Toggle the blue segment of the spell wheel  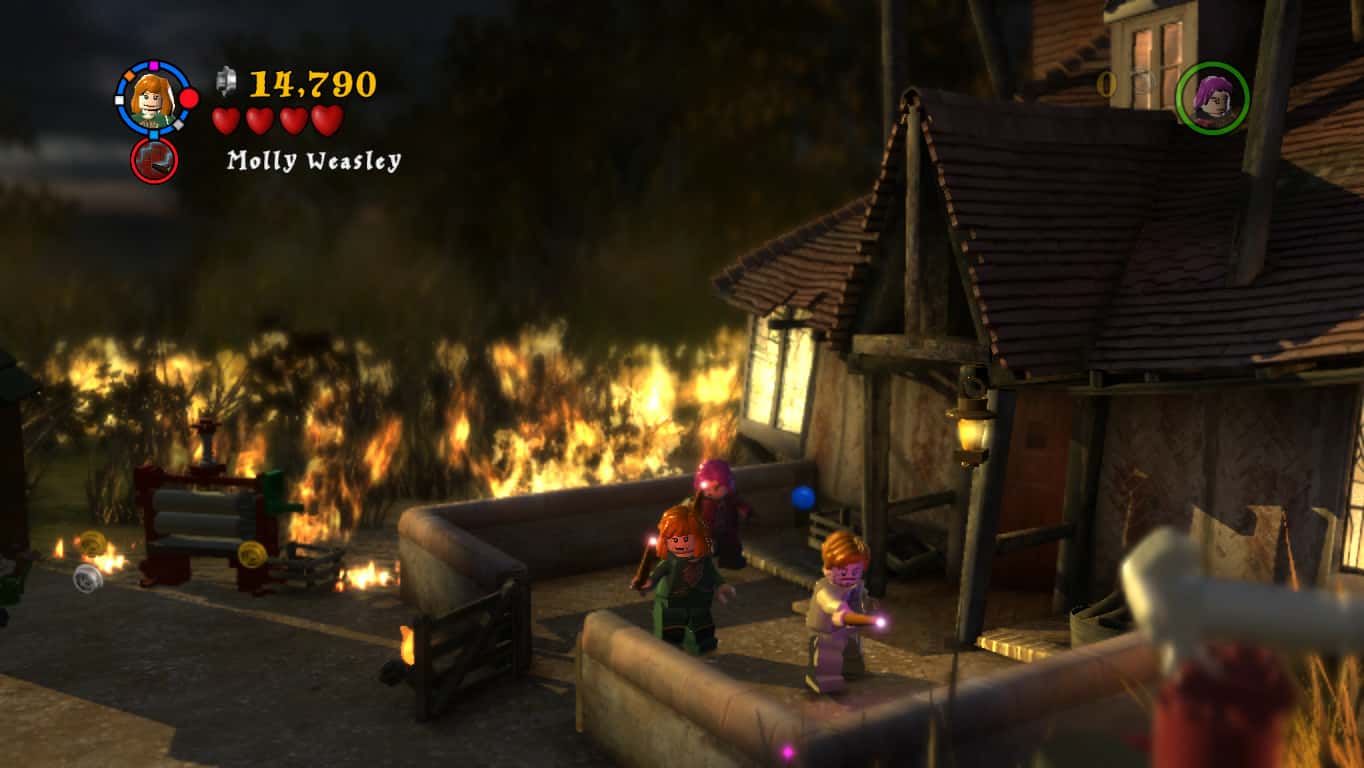click(x=154, y=133)
